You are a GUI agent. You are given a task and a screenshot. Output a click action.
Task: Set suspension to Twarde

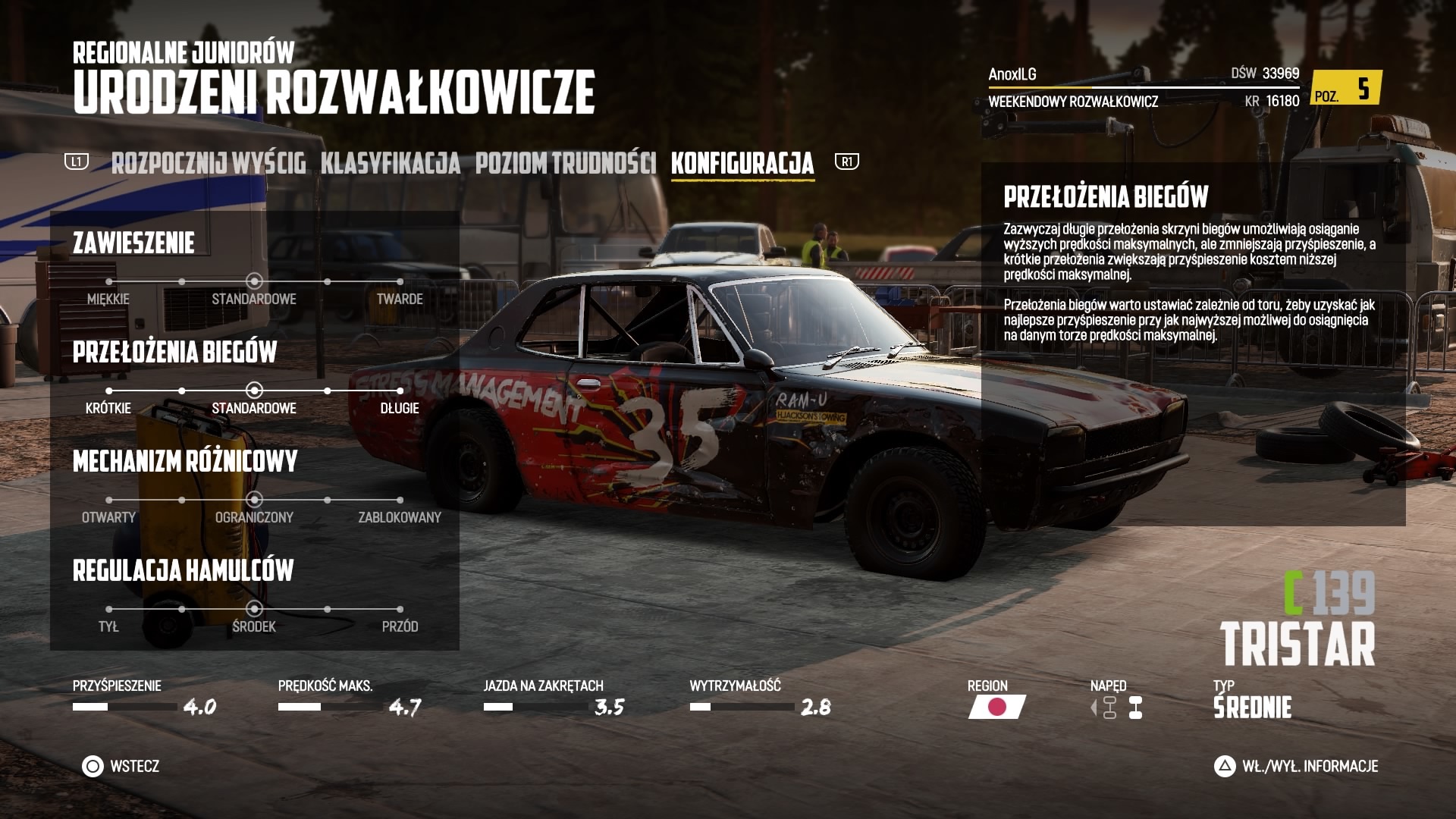click(x=400, y=282)
